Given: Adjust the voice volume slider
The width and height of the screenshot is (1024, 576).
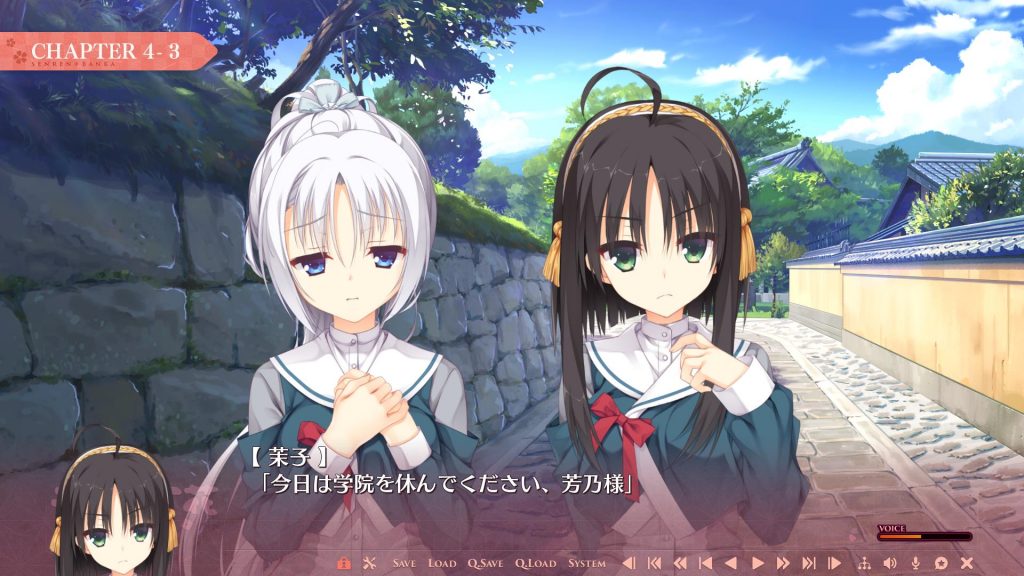Looking at the screenshot, I should pyautogui.click(x=924, y=537).
